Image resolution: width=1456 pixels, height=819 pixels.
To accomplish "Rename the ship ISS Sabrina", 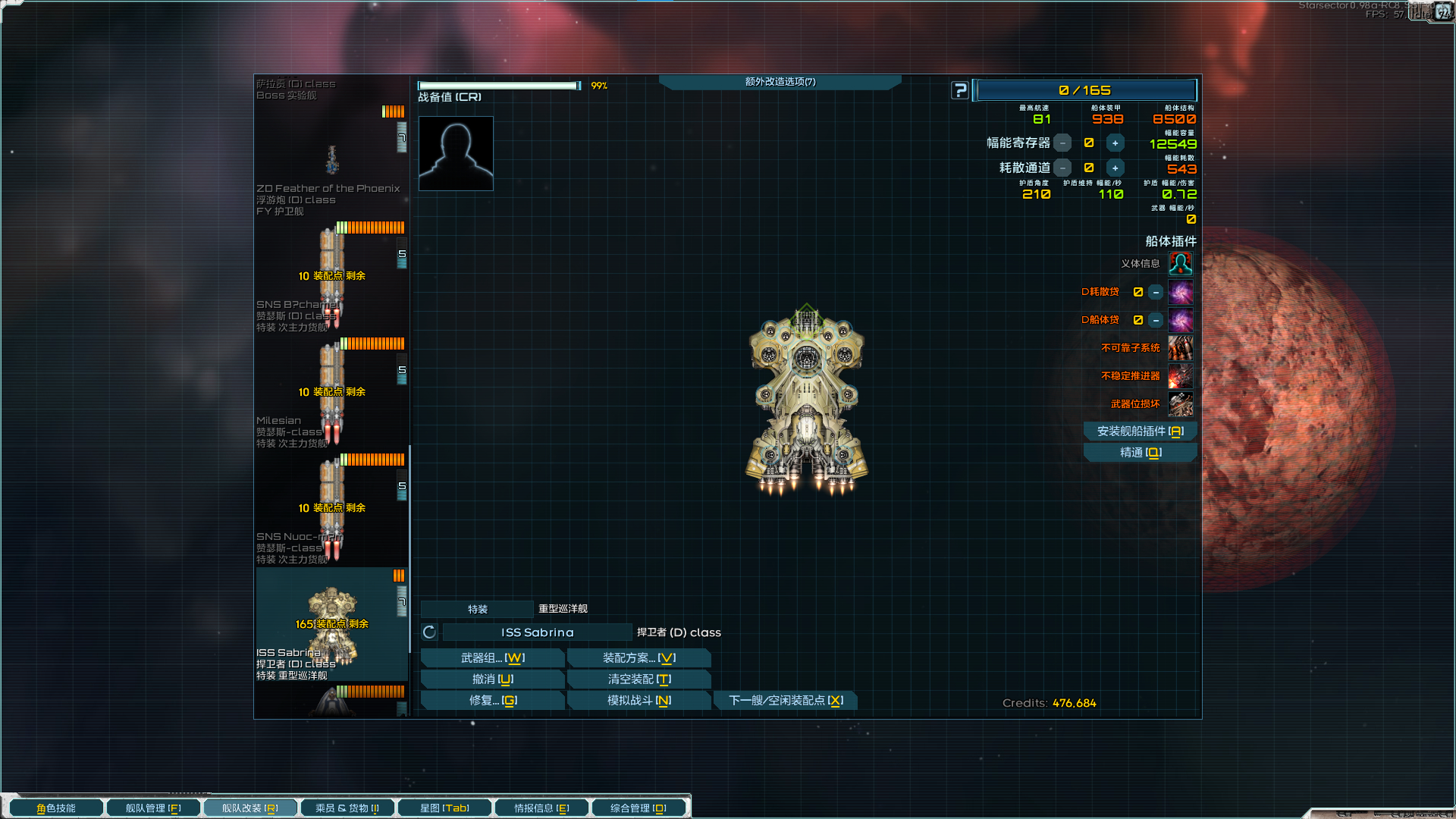I will pos(537,632).
